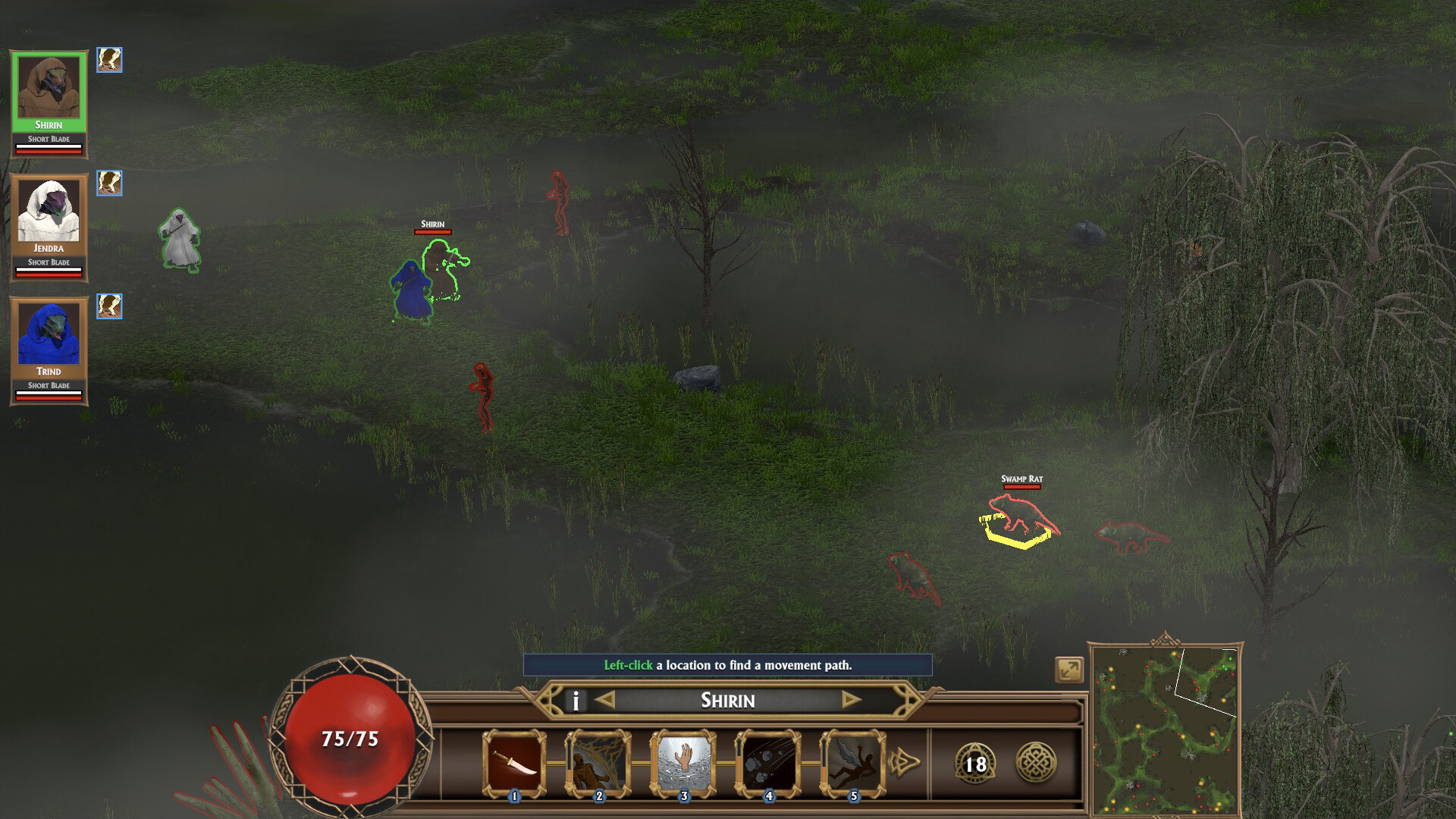The image size is (1456, 819).
Task: Click the round medallion showing 18
Action: [x=975, y=763]
